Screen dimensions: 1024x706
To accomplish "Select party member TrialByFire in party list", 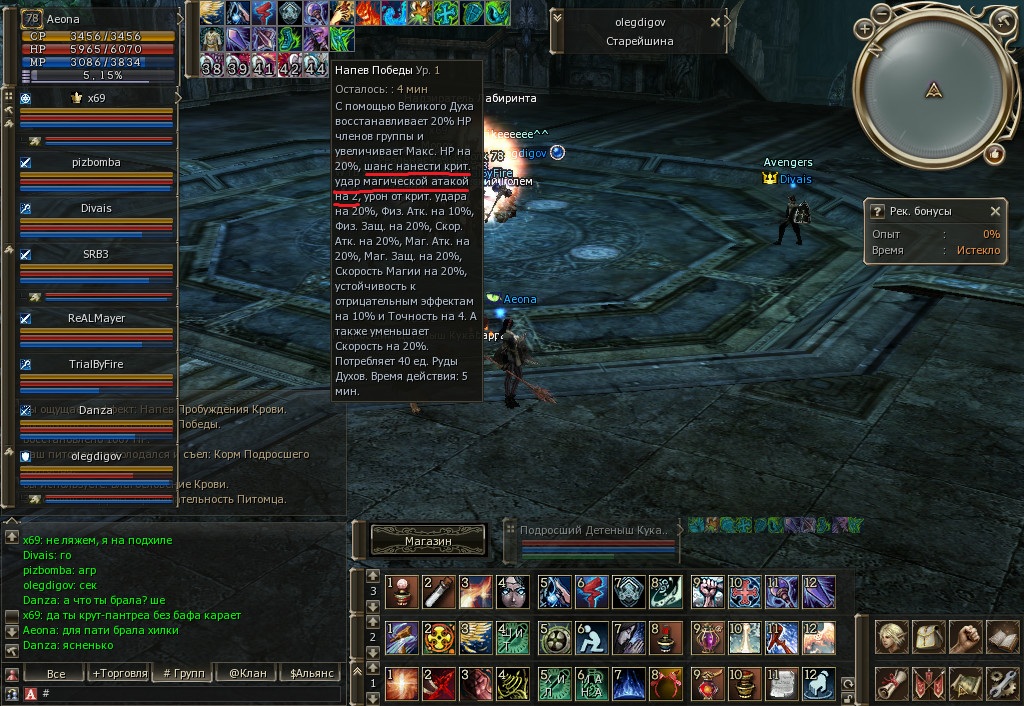I will click(96, 364).
